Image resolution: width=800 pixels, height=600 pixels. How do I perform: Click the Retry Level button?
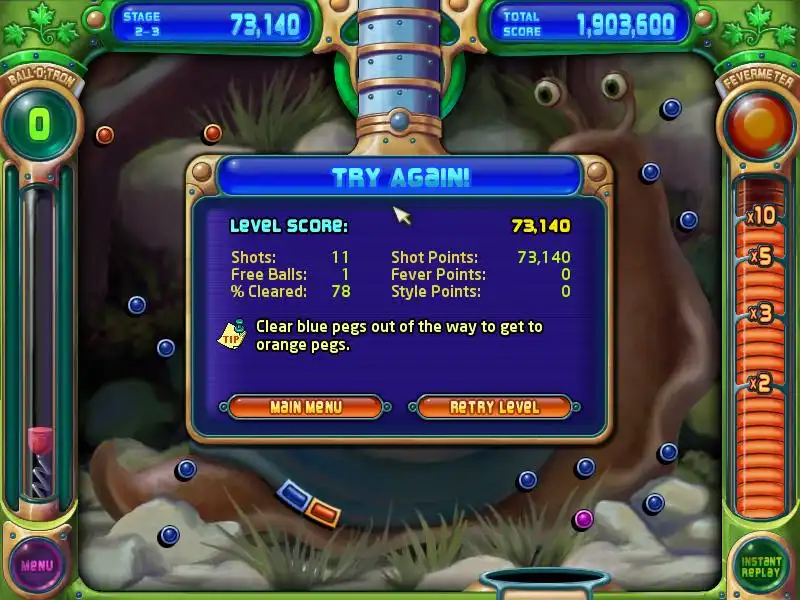tap(494, 407)
